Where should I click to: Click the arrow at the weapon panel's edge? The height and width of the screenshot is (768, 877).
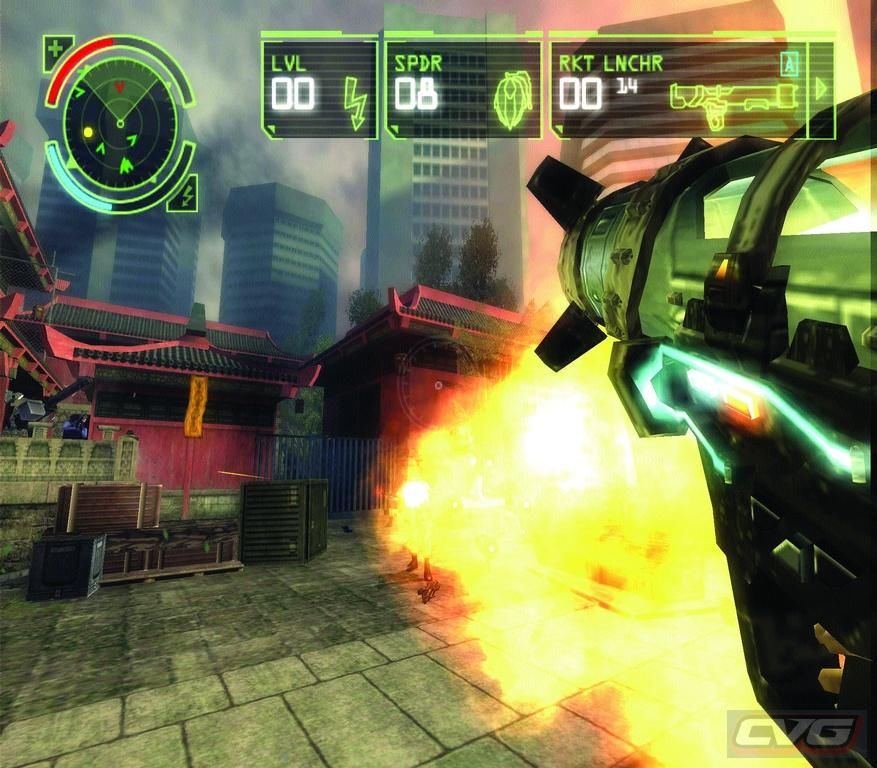[821, 88]
